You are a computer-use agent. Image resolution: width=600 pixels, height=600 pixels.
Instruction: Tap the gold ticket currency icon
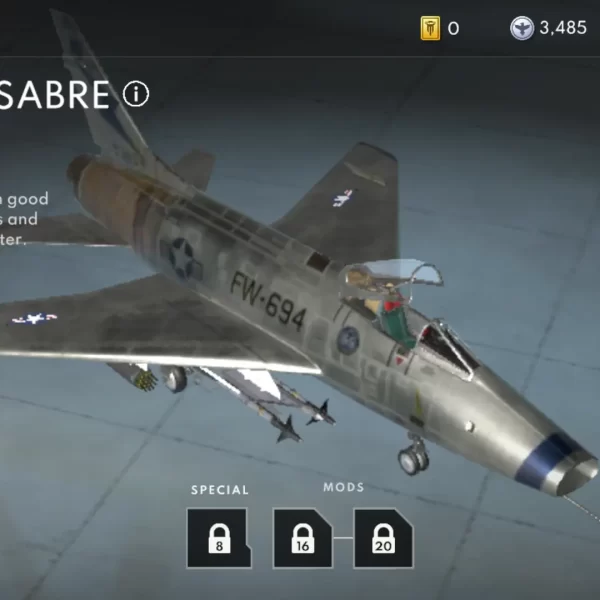pyautogui.click(x=430, y=28)
